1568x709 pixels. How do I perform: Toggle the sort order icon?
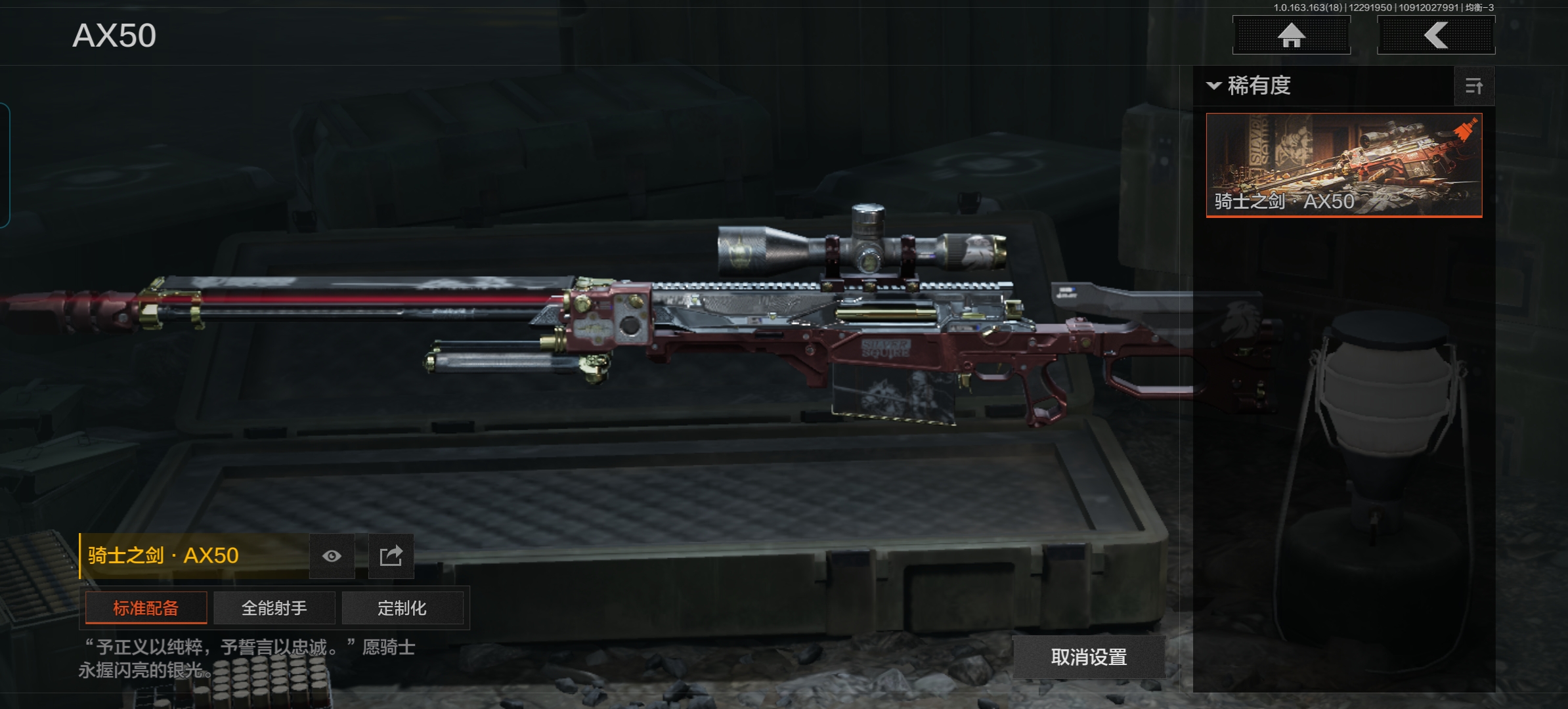tap(1474, 86)
